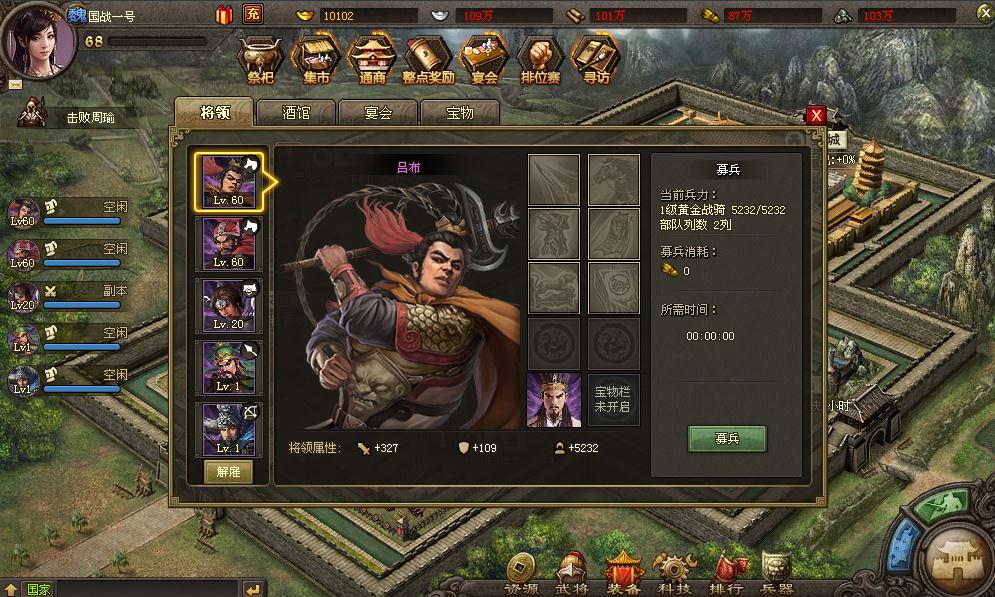Claim the 整点奖励 hourly reward
This screenshot has height=597, width=995.
click(429, 62)
